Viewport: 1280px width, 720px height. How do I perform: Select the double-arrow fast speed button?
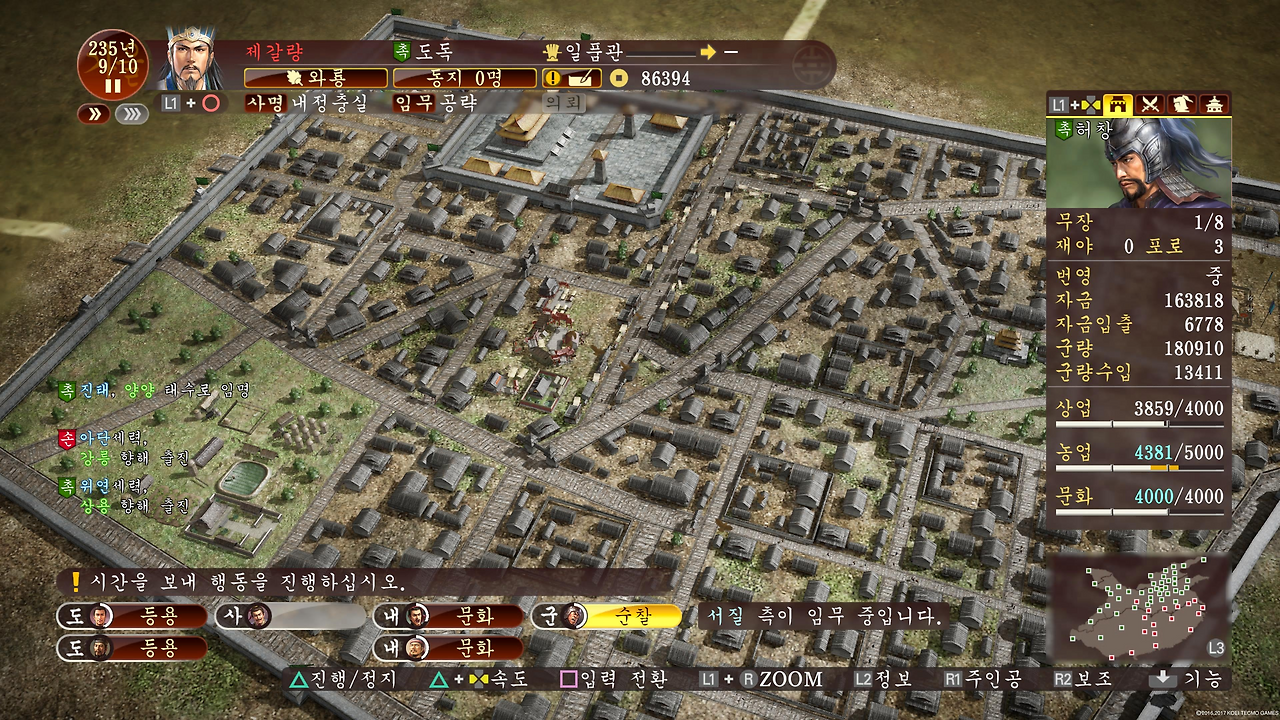pyautogui.click(x=94, y=114)
